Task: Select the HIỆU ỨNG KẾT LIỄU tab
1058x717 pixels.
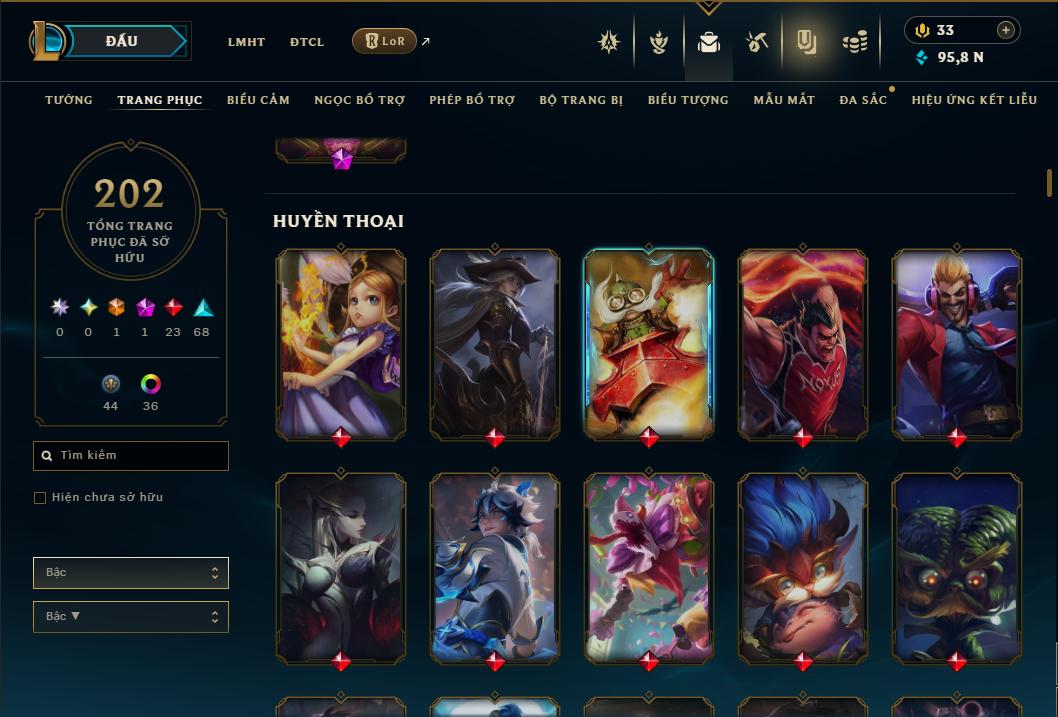Action: [974, 100]
